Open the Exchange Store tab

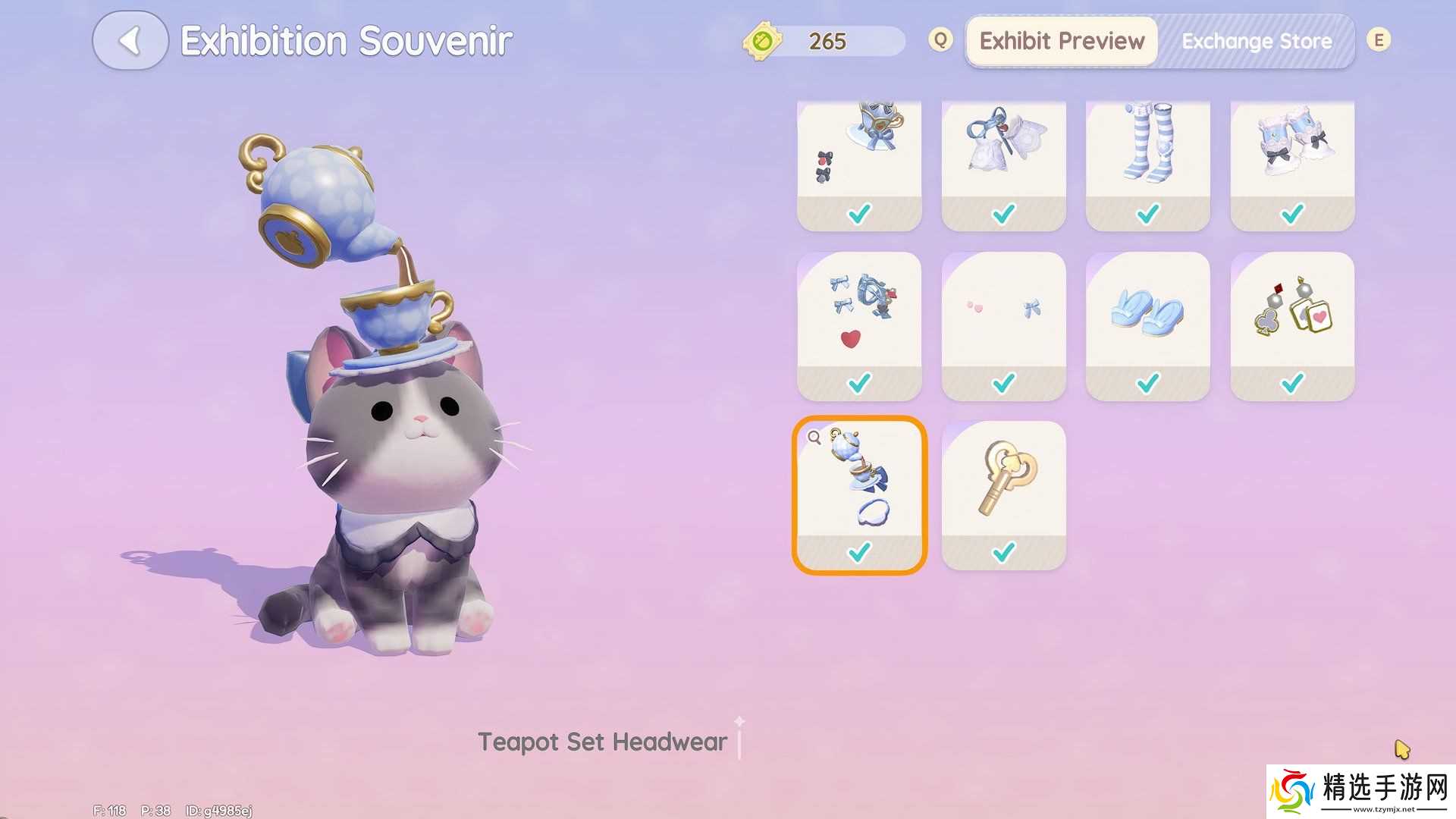(1257, 41)
